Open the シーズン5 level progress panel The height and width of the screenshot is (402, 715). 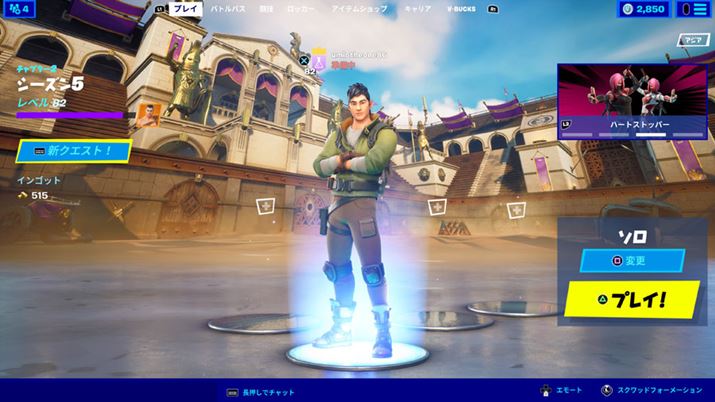[x=68, y=90]
